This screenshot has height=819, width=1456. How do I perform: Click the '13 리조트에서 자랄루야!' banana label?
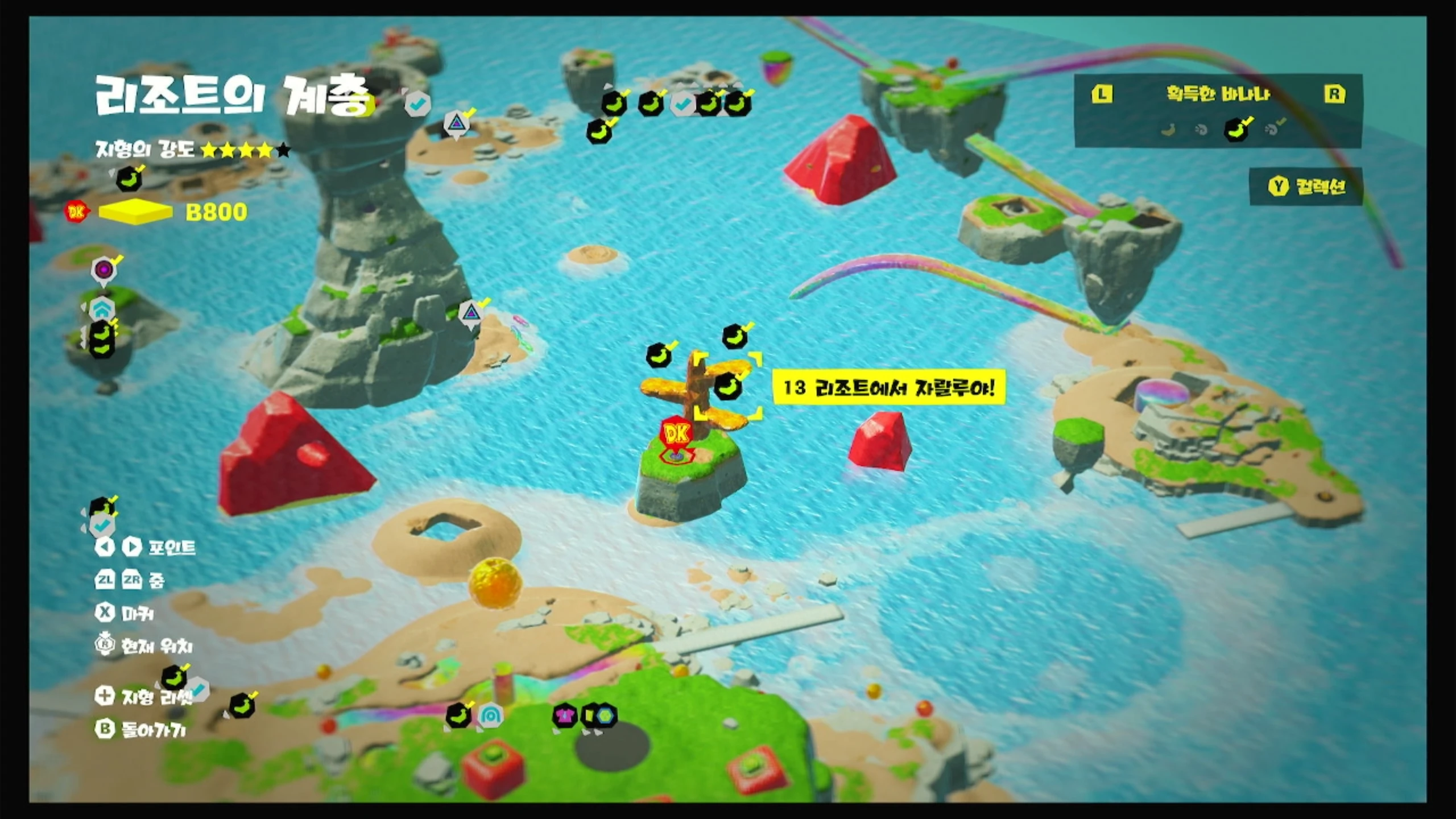click(888, 388)
